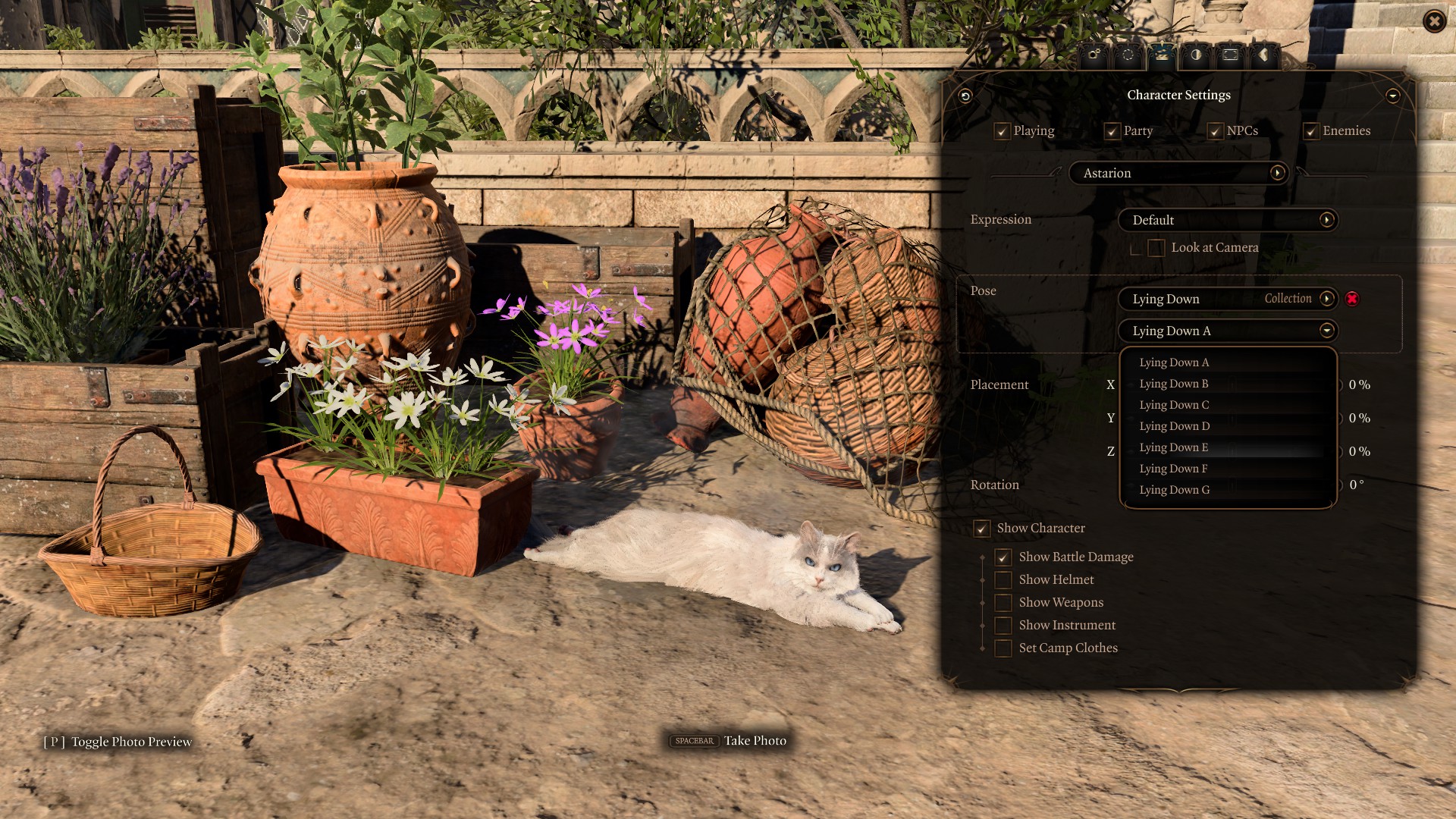Viewport: 1456px width, 819px height.
Task: Enable Look at Camera
Action: (1156, 248)
